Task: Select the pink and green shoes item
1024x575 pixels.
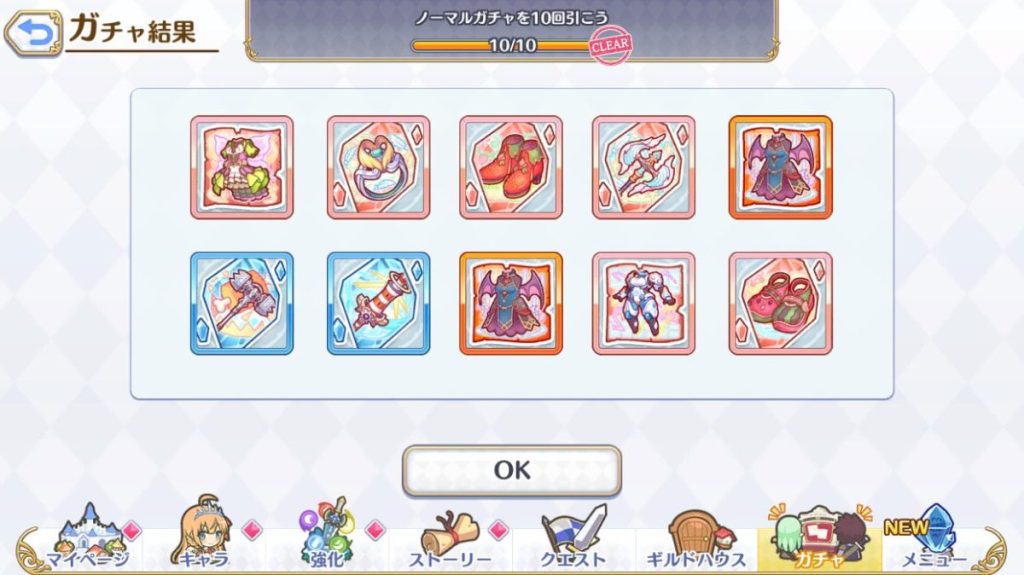Action: pyautogui.click(x=780, y=303)
